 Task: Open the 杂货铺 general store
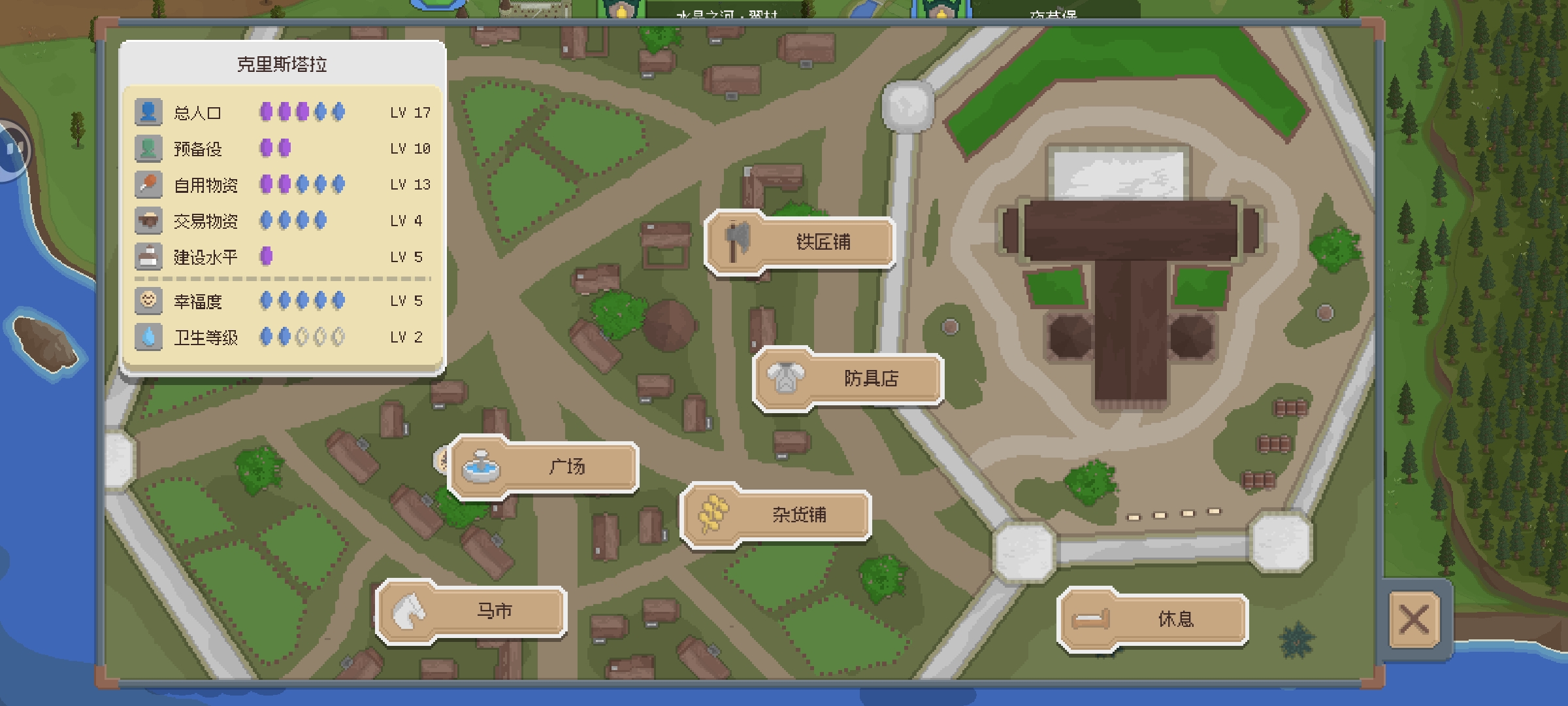pos(776,515)
